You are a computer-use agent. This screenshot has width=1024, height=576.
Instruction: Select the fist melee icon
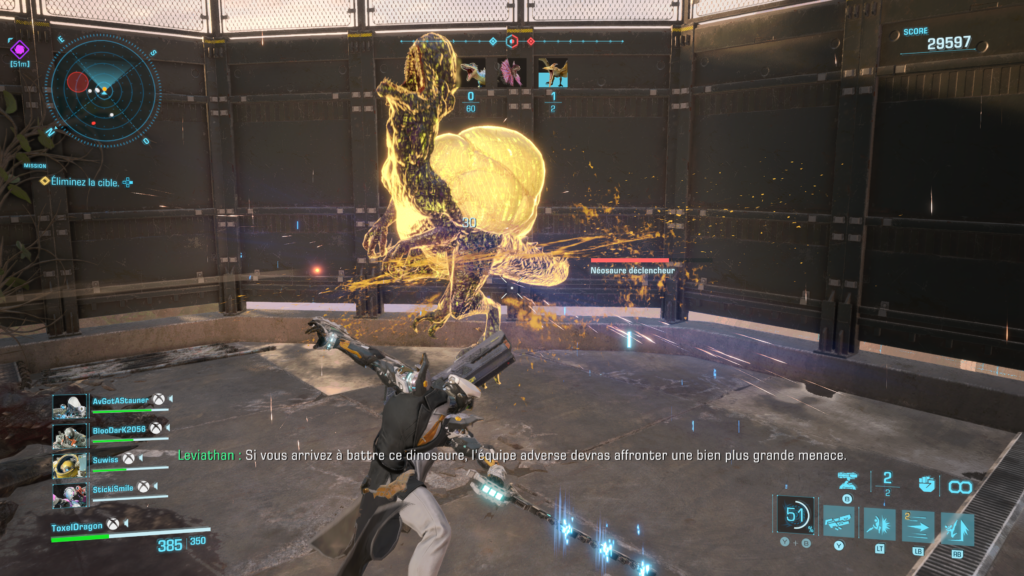tap(925, 485)
